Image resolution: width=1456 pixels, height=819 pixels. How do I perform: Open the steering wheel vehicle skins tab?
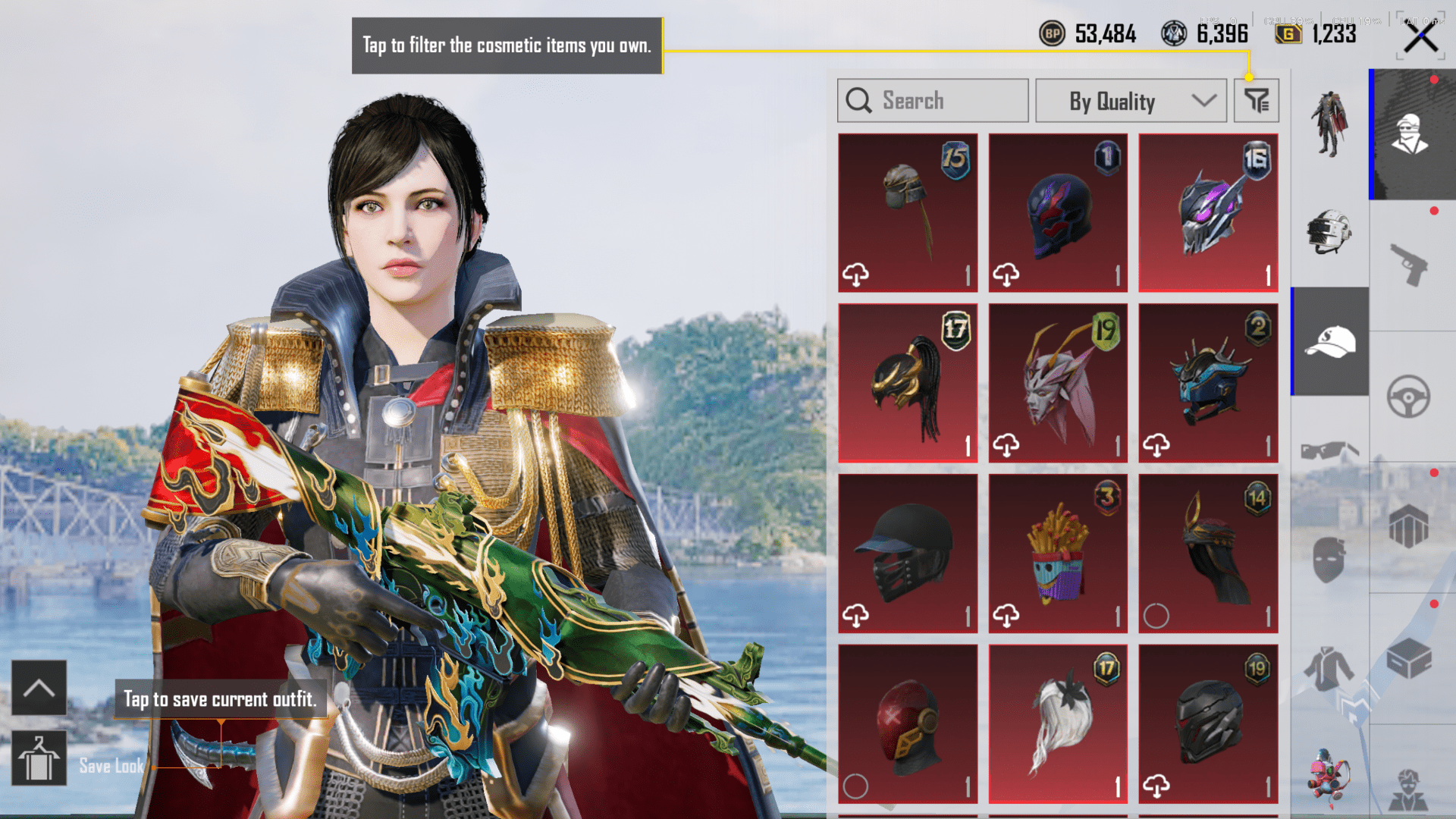(x=1410, y=397)
